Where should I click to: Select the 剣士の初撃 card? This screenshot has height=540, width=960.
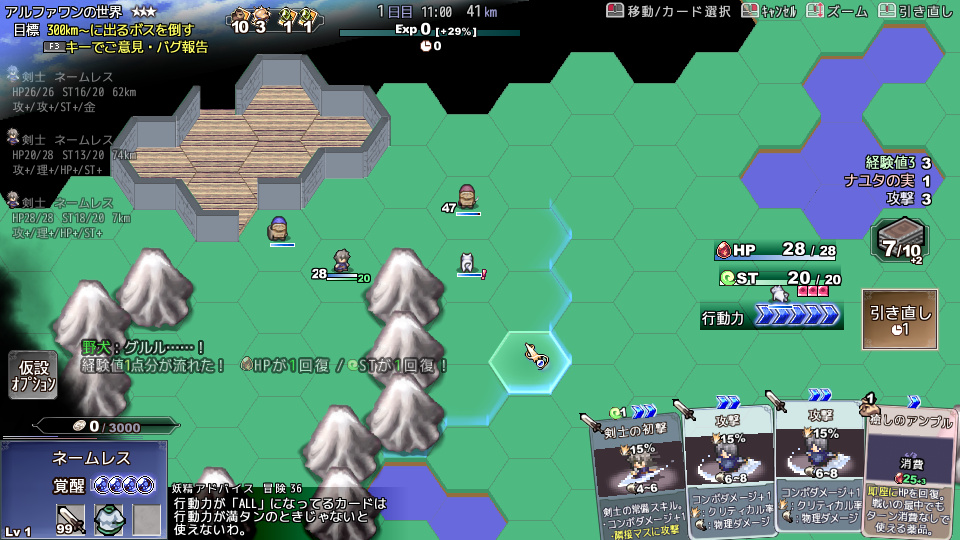pos(634,470)
